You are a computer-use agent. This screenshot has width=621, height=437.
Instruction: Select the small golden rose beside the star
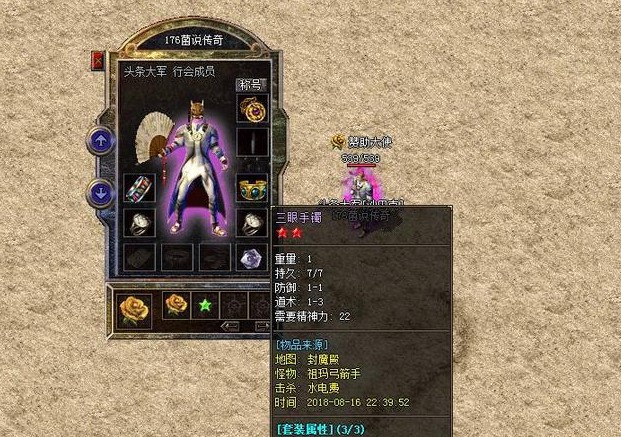pyautogui.click(x=177, y=304)
